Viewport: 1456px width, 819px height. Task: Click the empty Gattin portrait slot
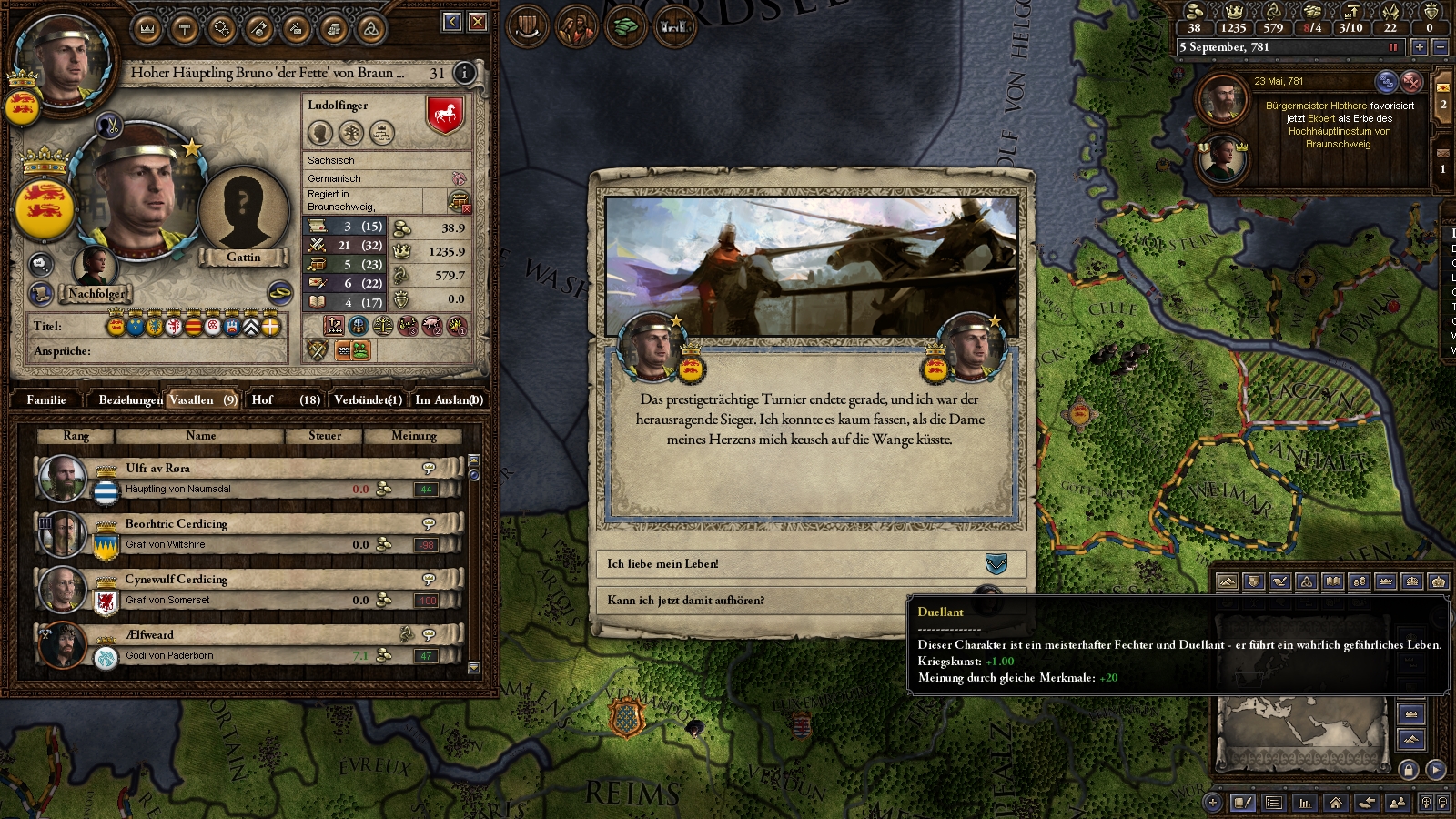tap(243, 212)
